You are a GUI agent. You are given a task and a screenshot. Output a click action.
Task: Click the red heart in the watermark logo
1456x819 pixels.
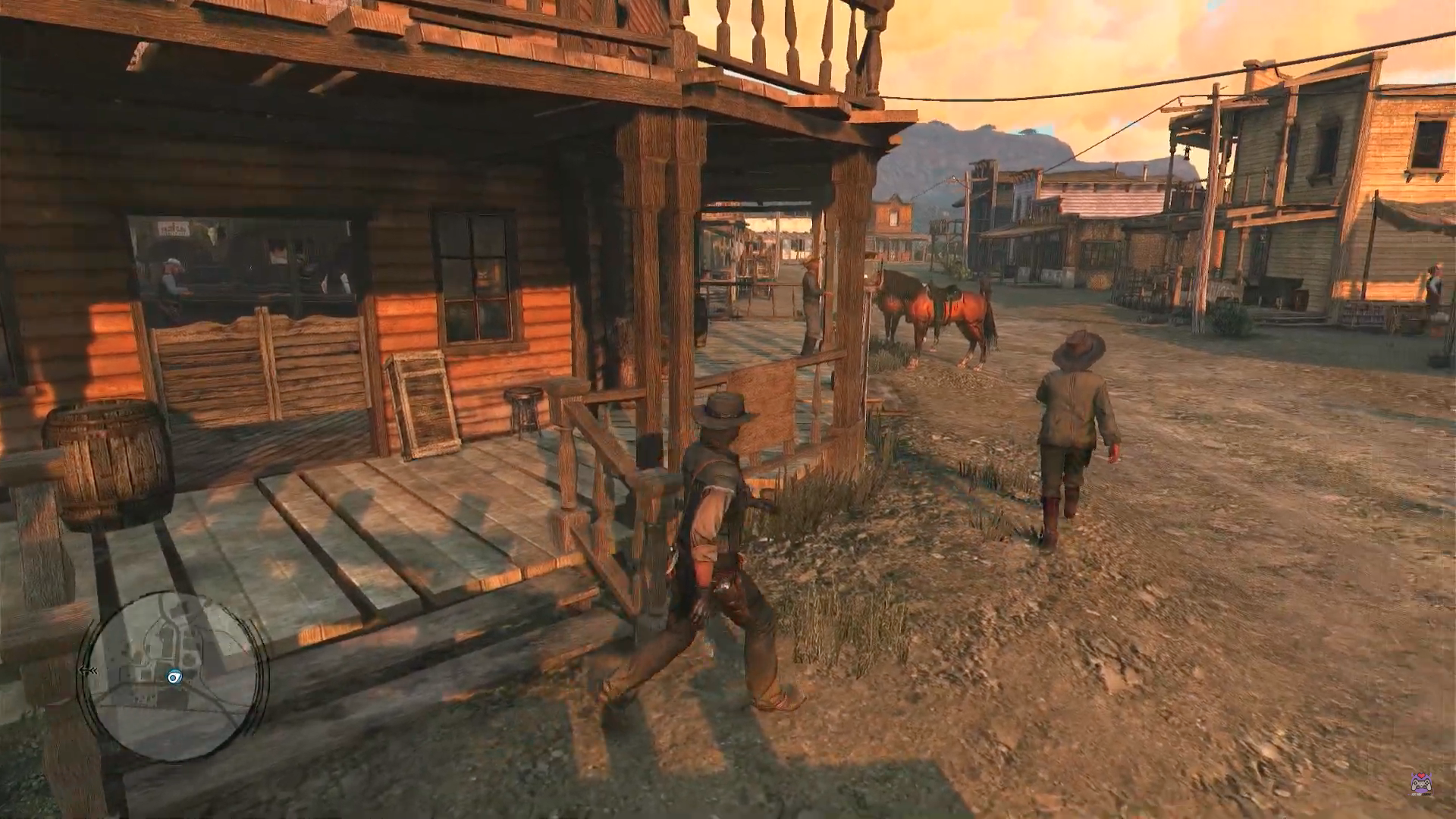pos(1421,775)
